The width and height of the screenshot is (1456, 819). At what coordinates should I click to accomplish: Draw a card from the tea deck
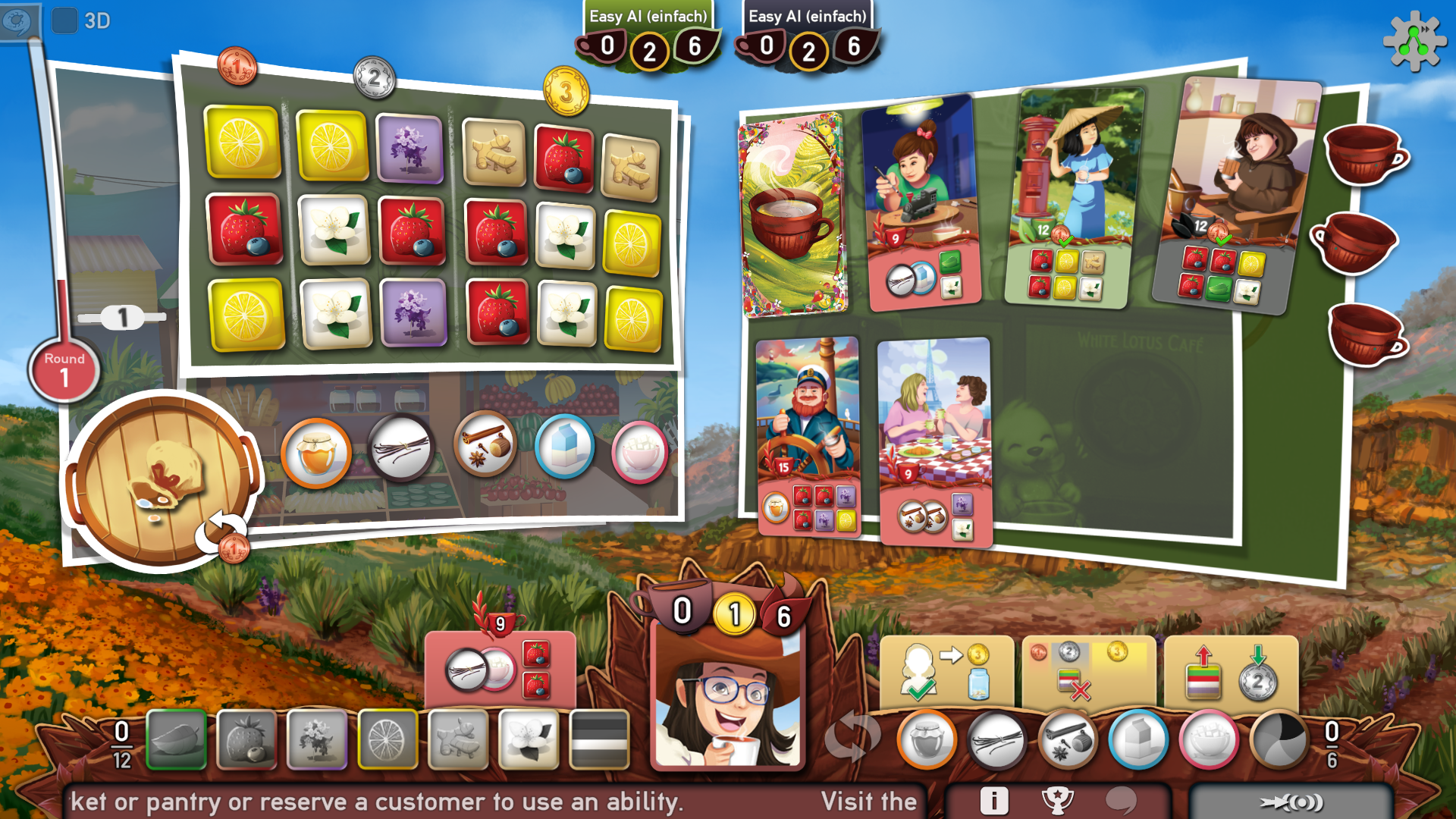pos(793,212)
